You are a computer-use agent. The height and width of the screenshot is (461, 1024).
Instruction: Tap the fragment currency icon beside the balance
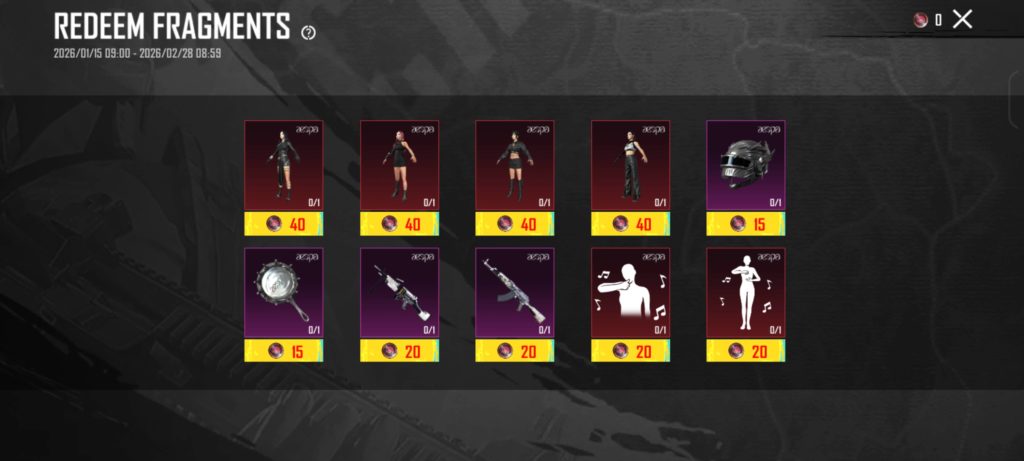(x=920, y=19)
